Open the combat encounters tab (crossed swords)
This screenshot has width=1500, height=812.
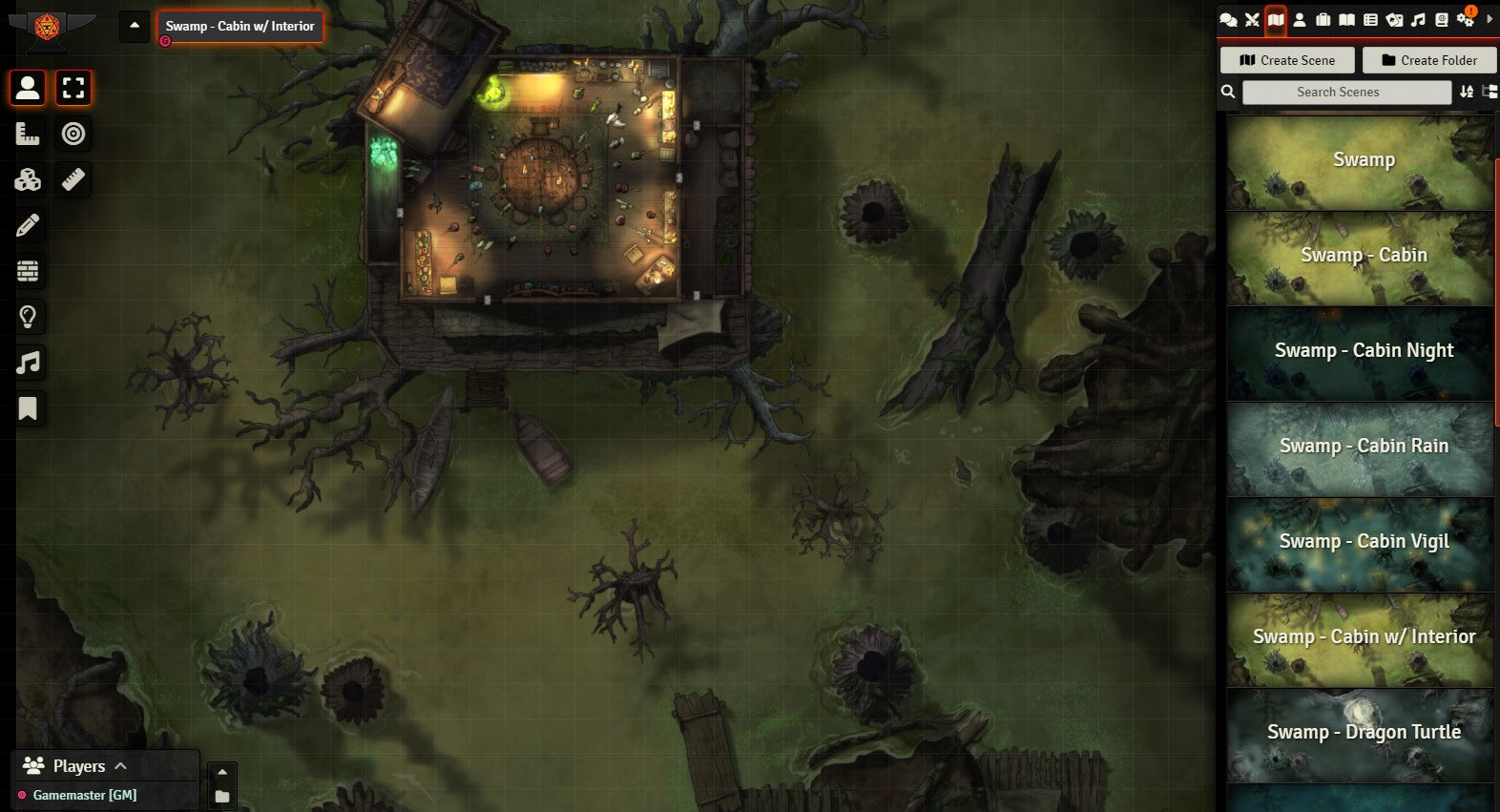tap(1252, 20)
